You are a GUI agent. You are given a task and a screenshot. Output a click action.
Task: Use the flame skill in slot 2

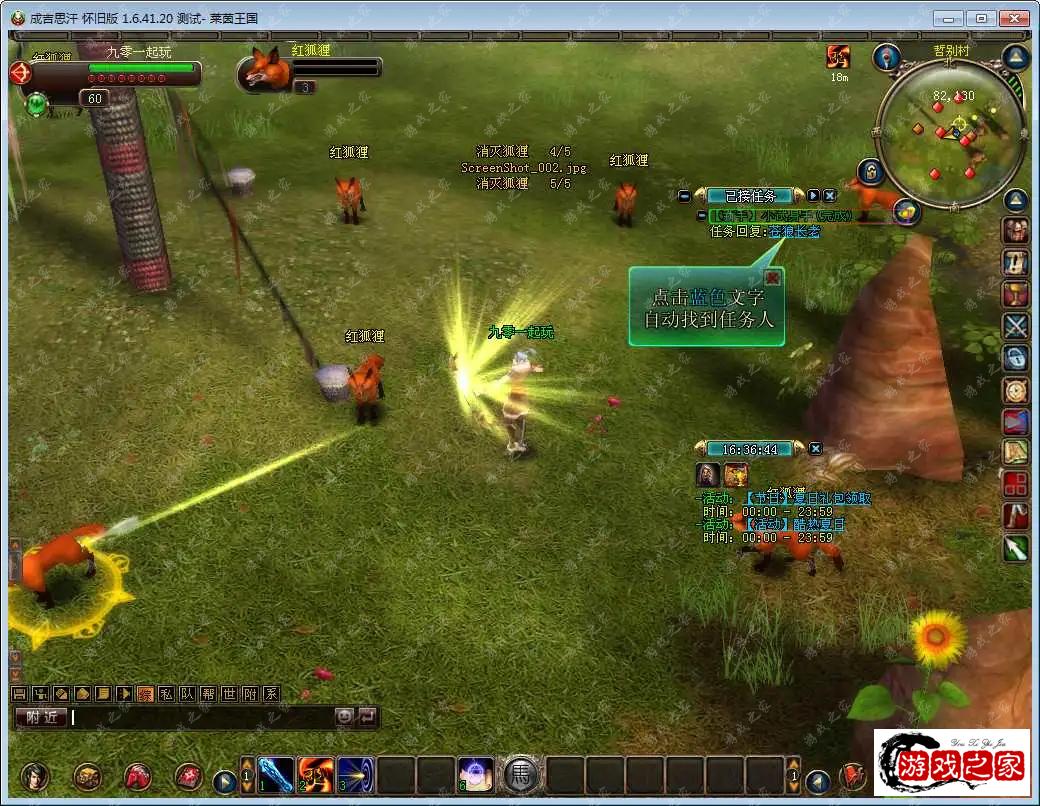click(315, 775)
